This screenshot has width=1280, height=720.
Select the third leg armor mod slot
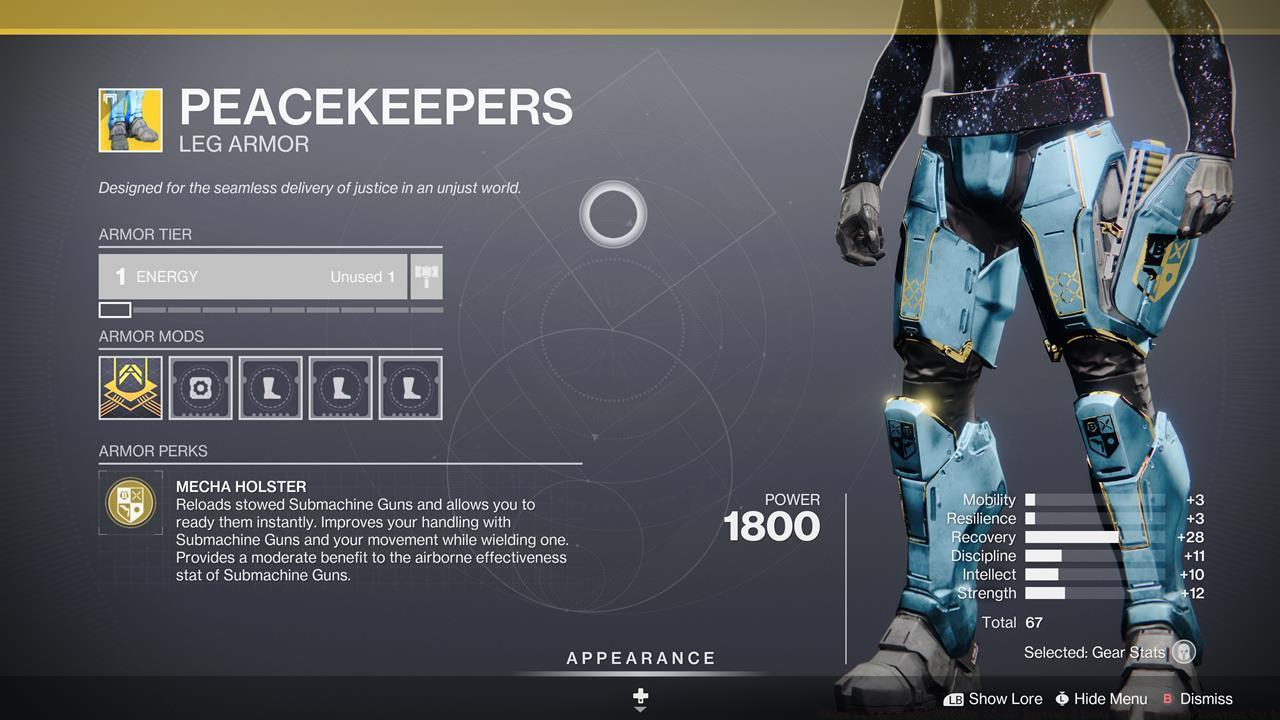pos(410,388)
